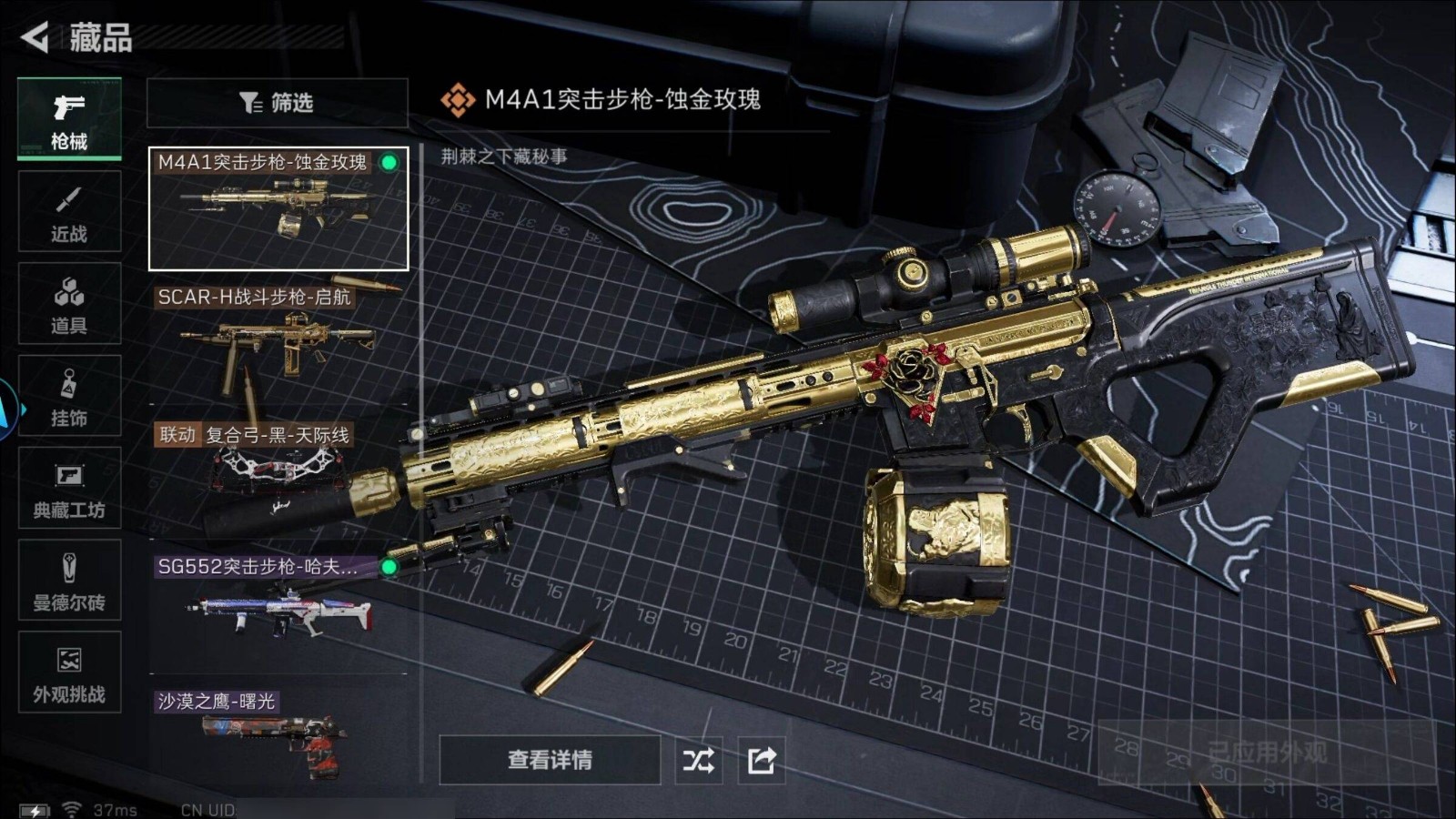Click the shuffle arrows icon button

699,760
